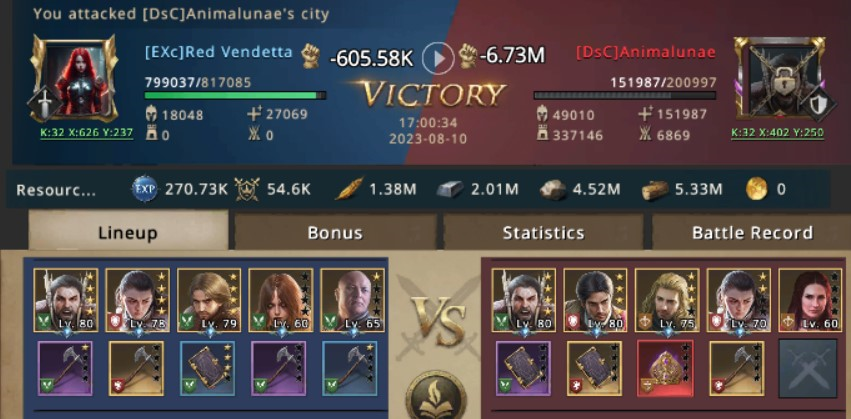Image resolution: width=851 pixels, height=419 pixels.
Task: Select the attacker's Lv. 79 hero
Action: 209,300
